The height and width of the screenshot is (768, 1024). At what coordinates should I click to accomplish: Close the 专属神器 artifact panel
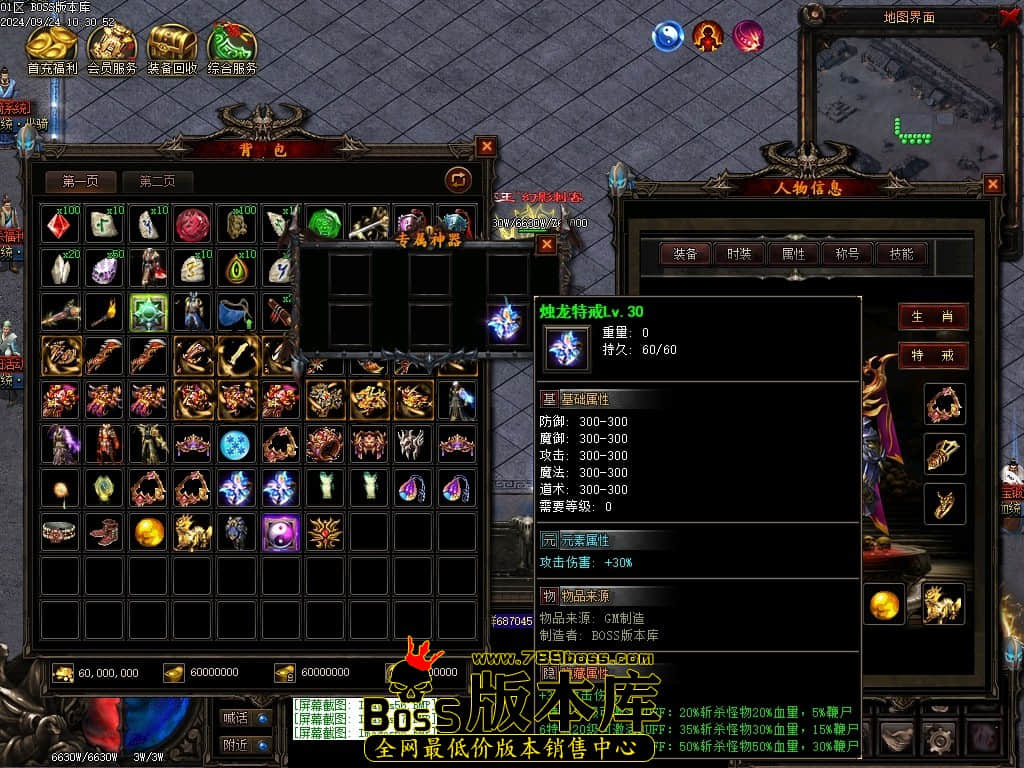pyautogui.click(x=547, y=244)
